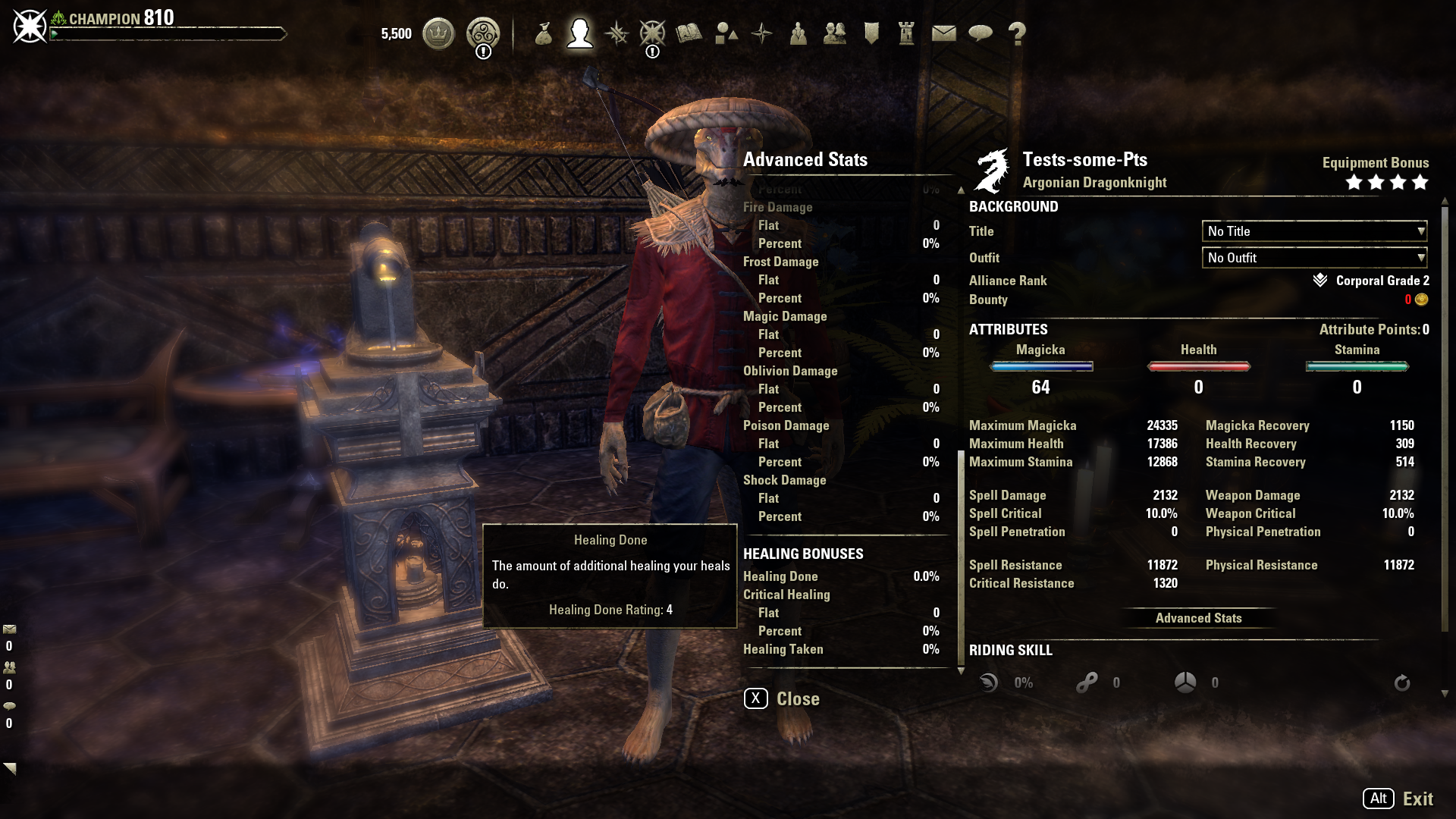Screen dimensions: 1456x819
Task: Open the Help question mark menu
Action: [1017, 33]
